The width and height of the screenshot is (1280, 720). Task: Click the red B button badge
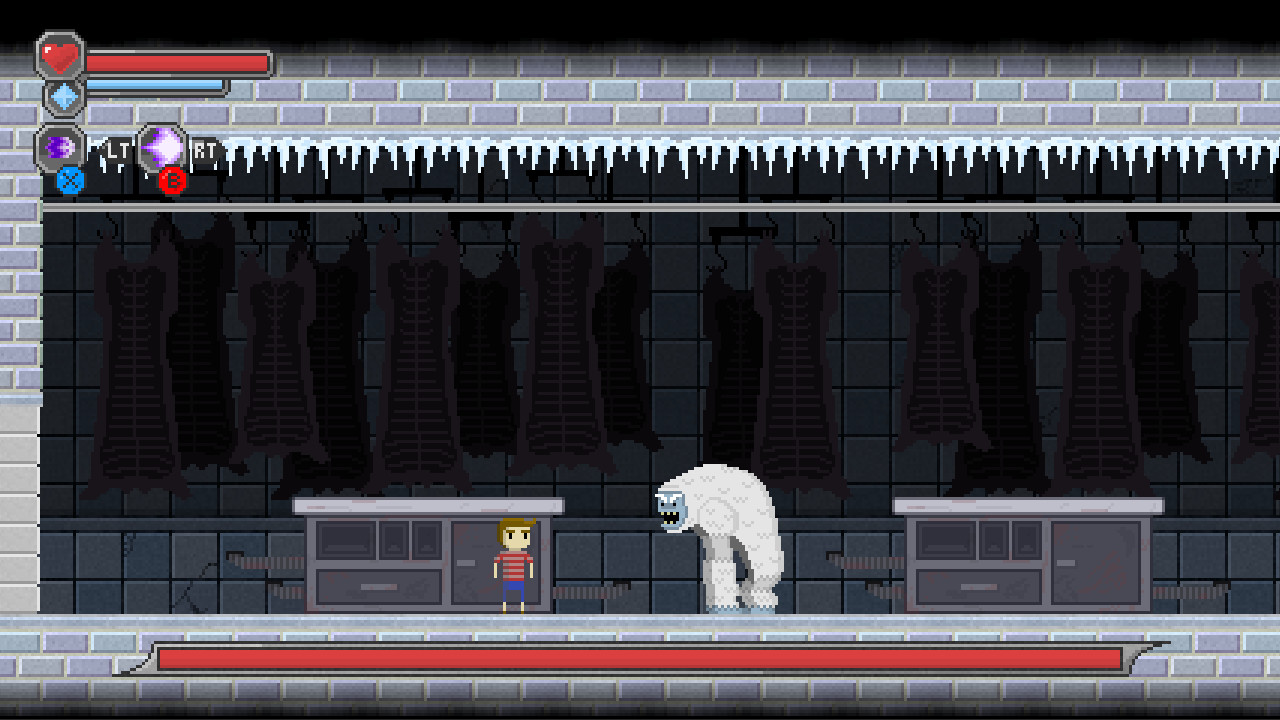coord(172,180)
